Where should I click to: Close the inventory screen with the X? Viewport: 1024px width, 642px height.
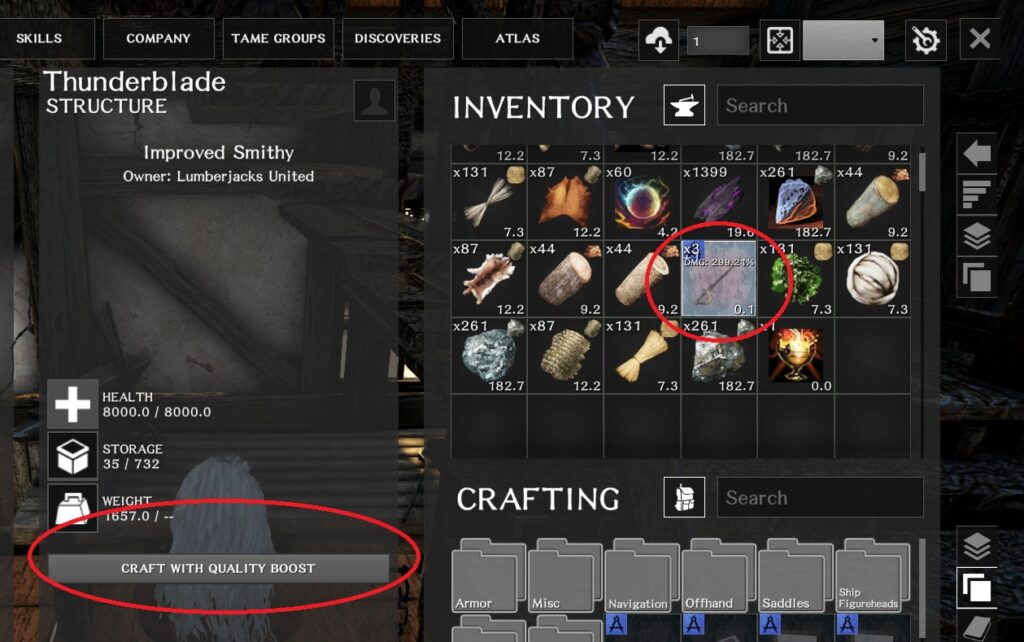pyautogui.click(x=980, y=39)
